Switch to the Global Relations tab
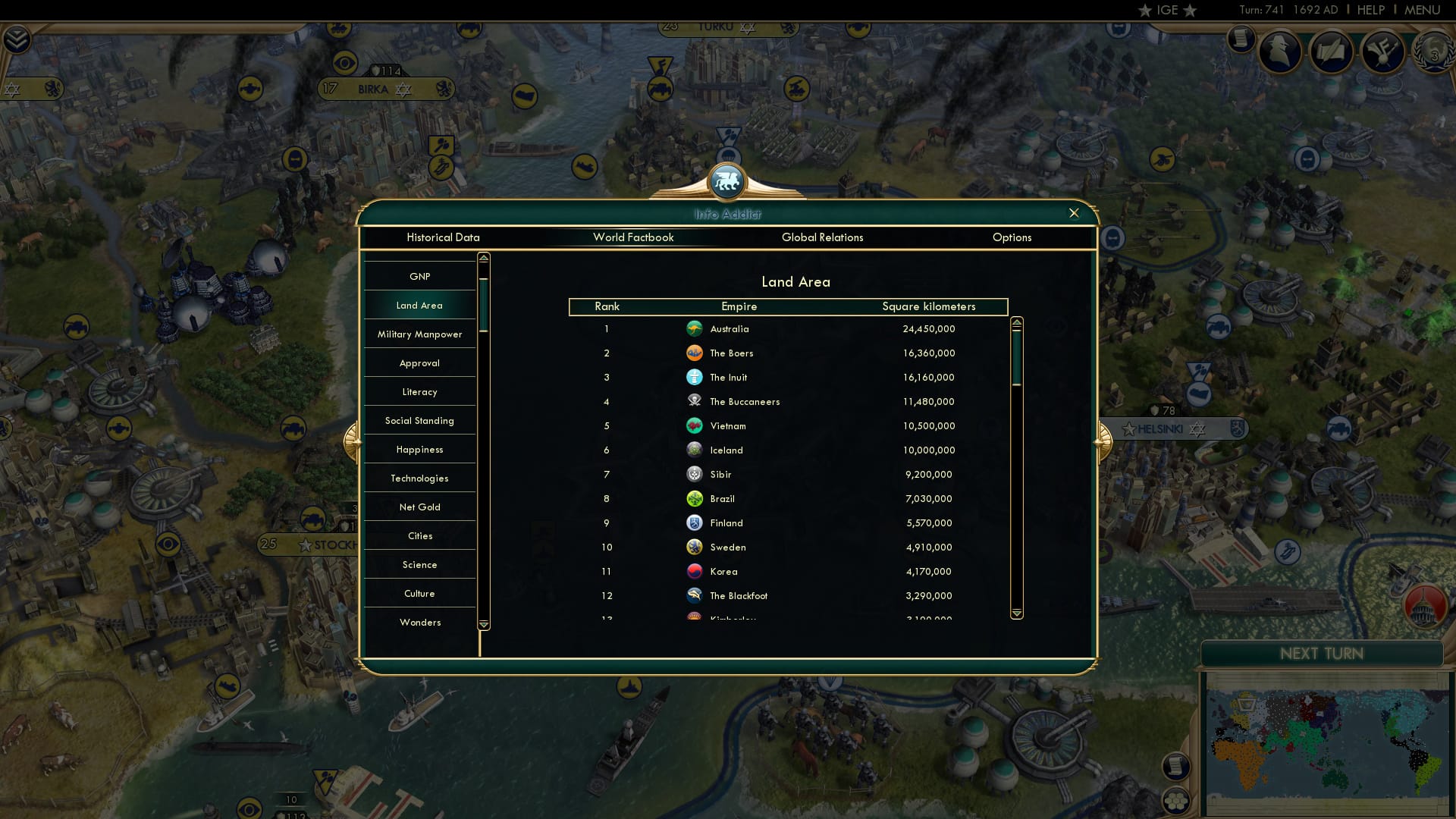1456x819 pixels. (823, 237)
